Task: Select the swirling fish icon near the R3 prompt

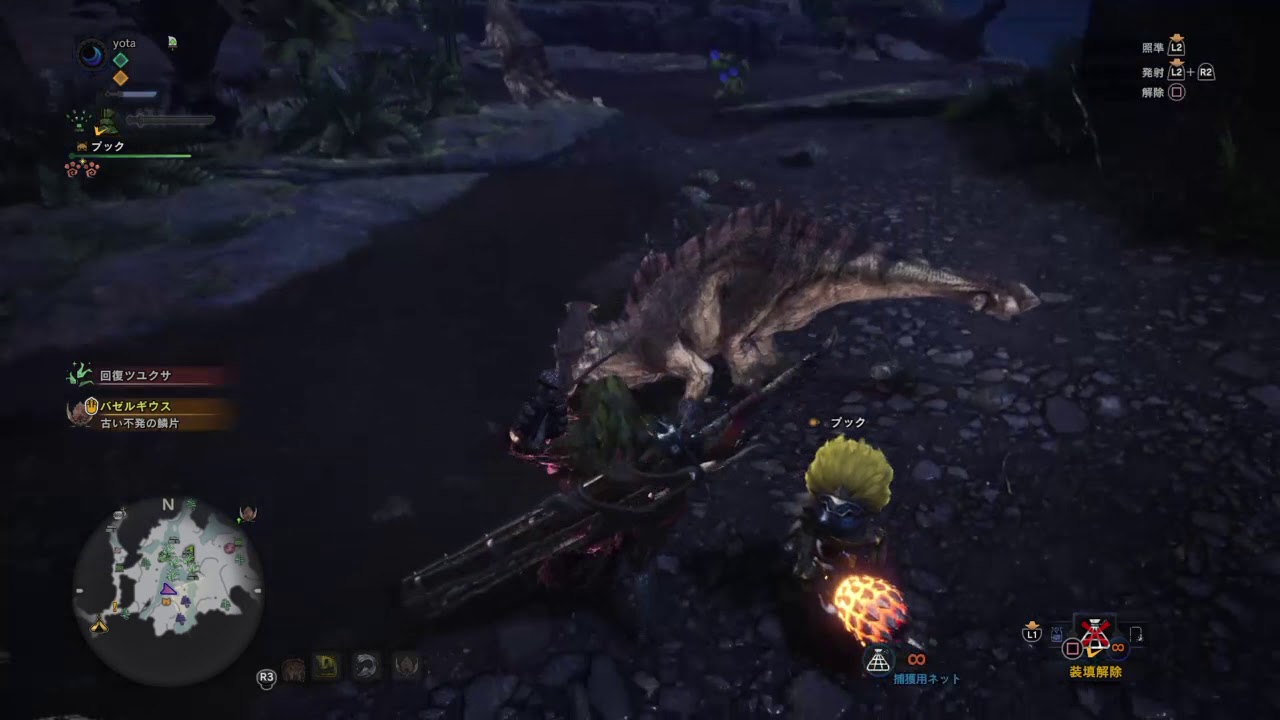Action: click(367, 666)
